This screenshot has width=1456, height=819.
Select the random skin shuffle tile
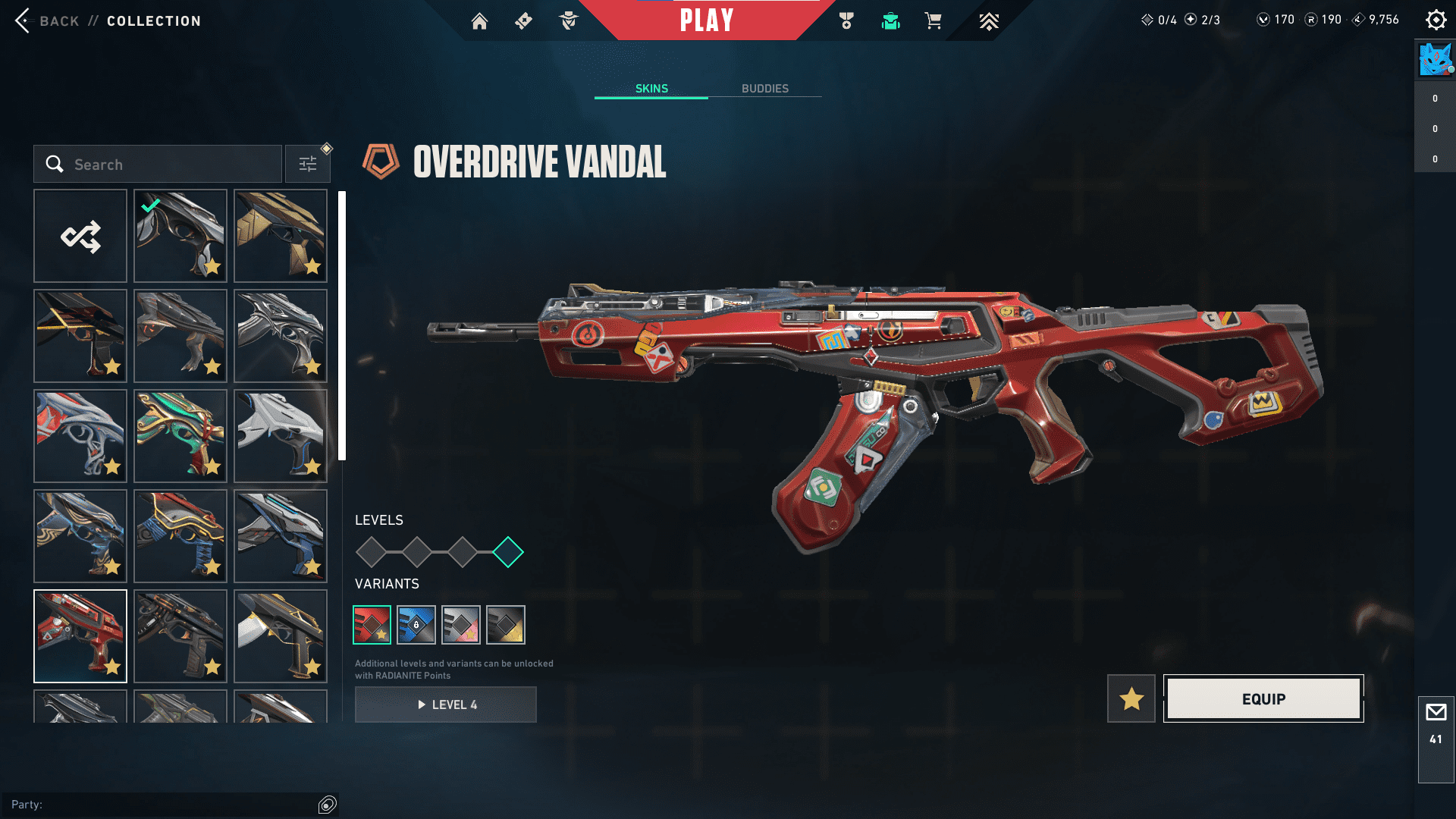click(80, 237)
